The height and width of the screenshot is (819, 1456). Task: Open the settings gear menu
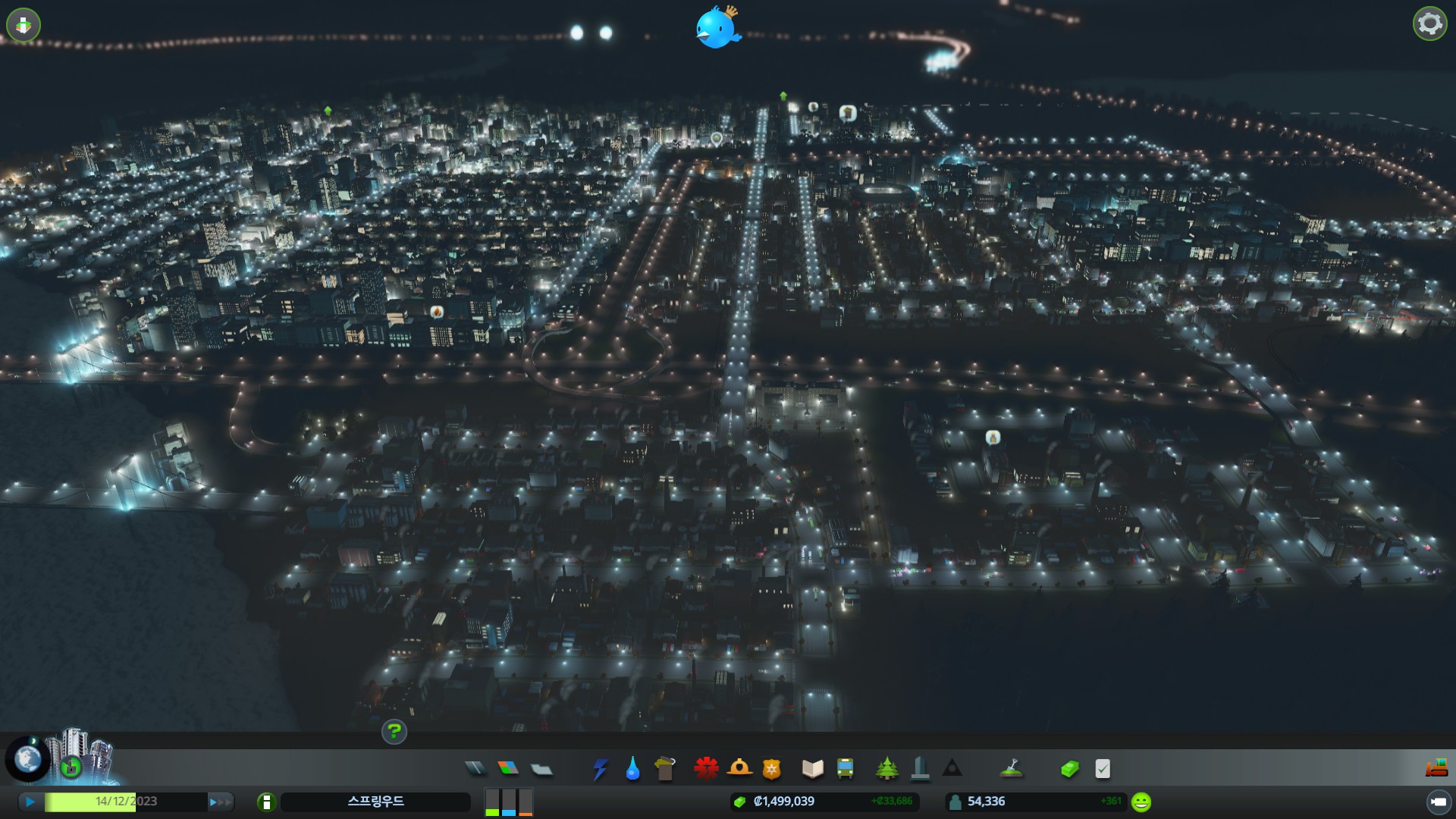1429,24
